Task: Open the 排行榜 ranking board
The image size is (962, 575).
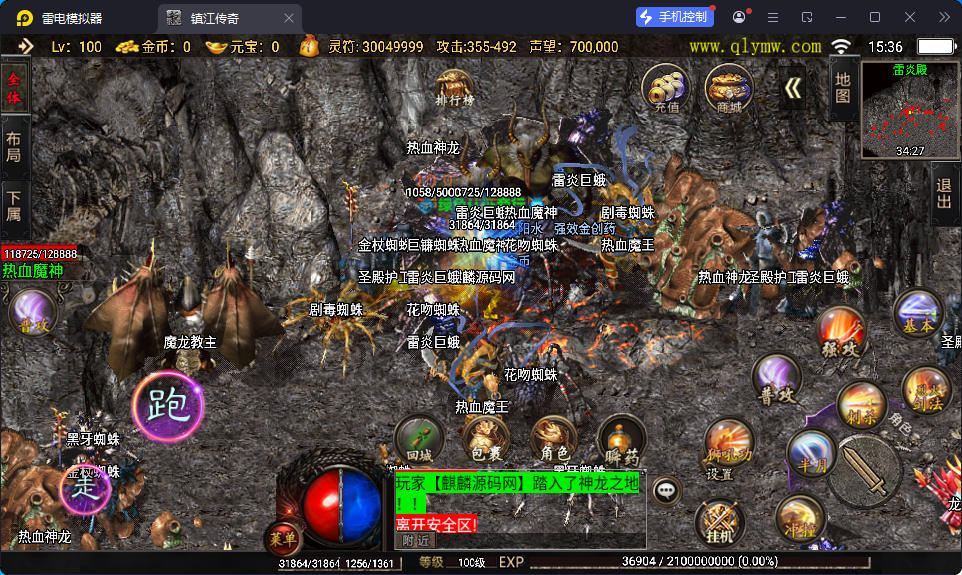Action: 455,87
